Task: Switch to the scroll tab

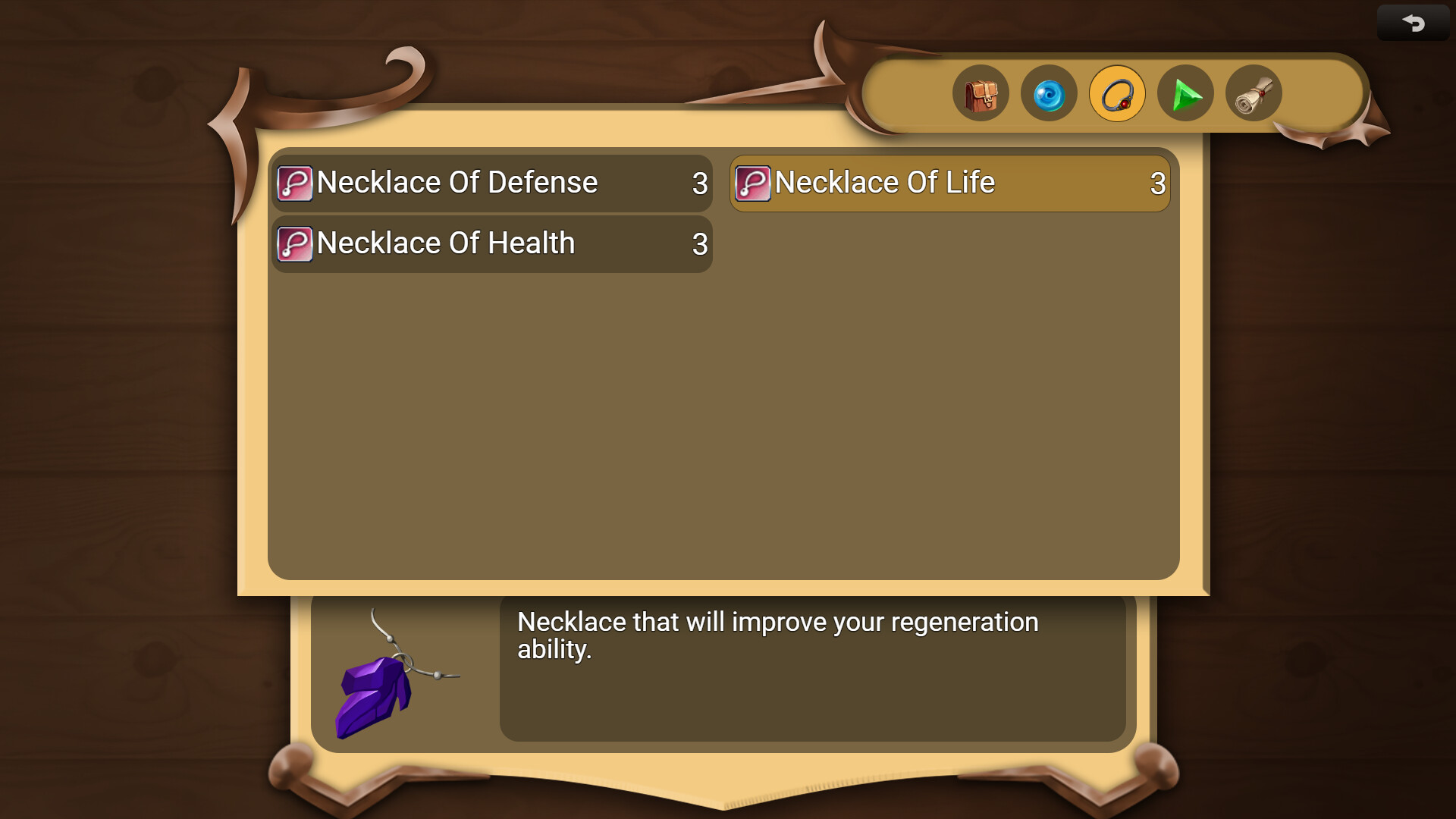Action: [1254, 93]
